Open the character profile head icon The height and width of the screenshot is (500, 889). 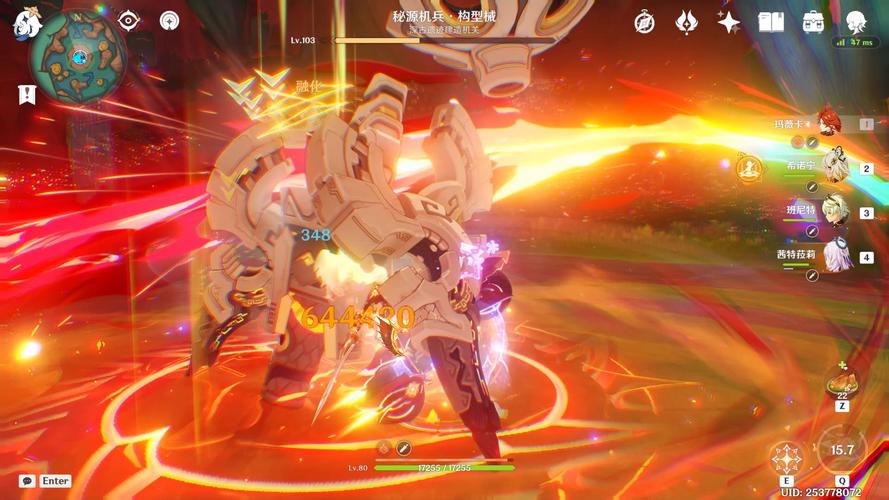855,21
